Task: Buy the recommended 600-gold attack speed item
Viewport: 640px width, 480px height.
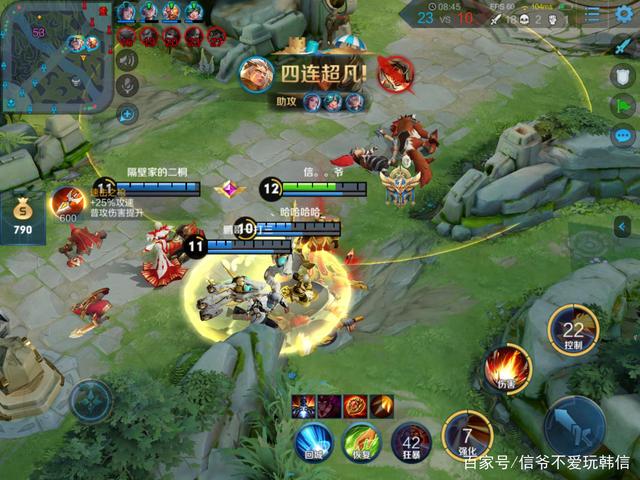Action: pyautogui.click(x=68, y=202)
